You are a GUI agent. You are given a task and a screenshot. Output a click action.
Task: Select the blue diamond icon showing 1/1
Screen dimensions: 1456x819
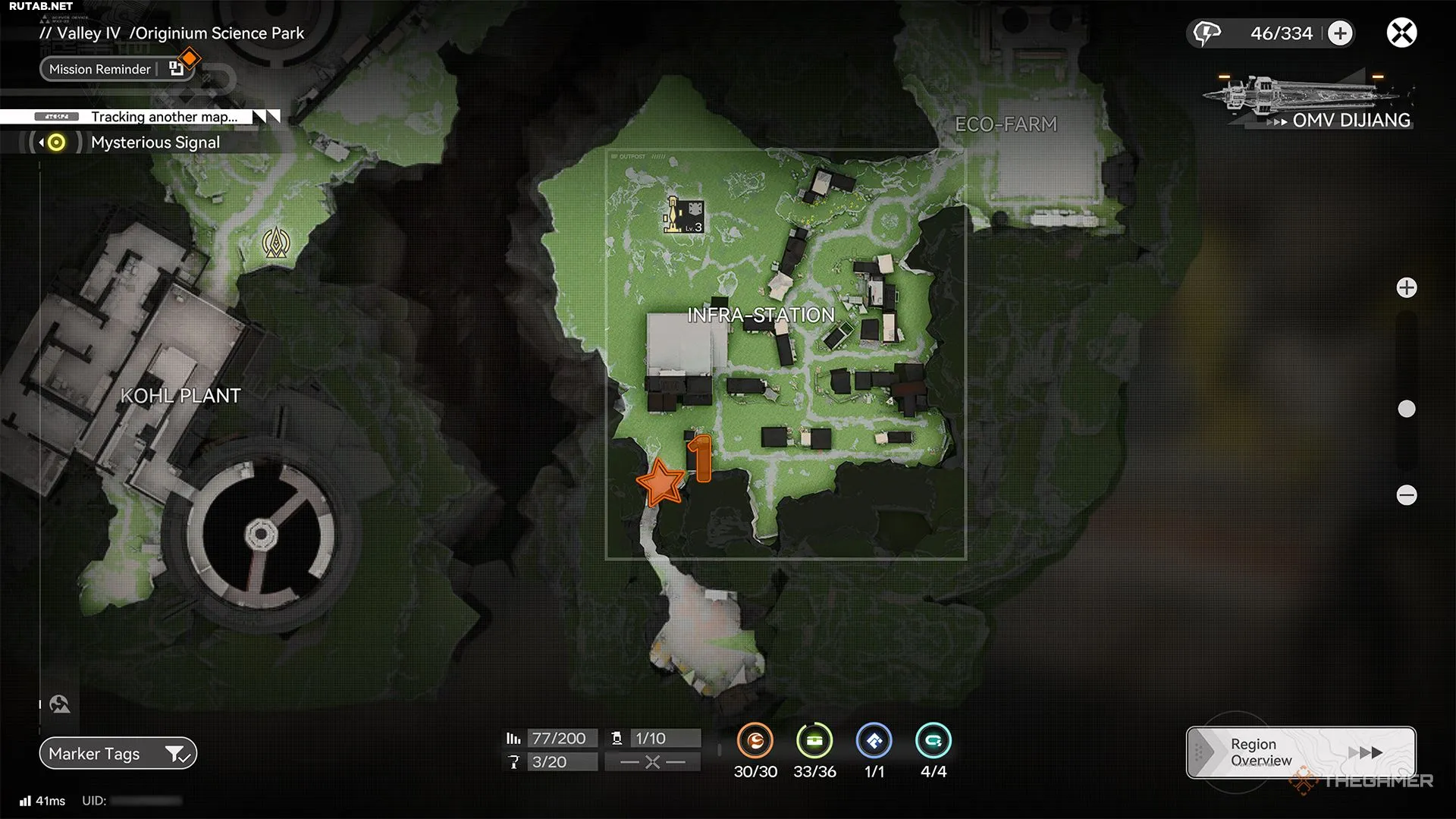click(x=874, y=741)
